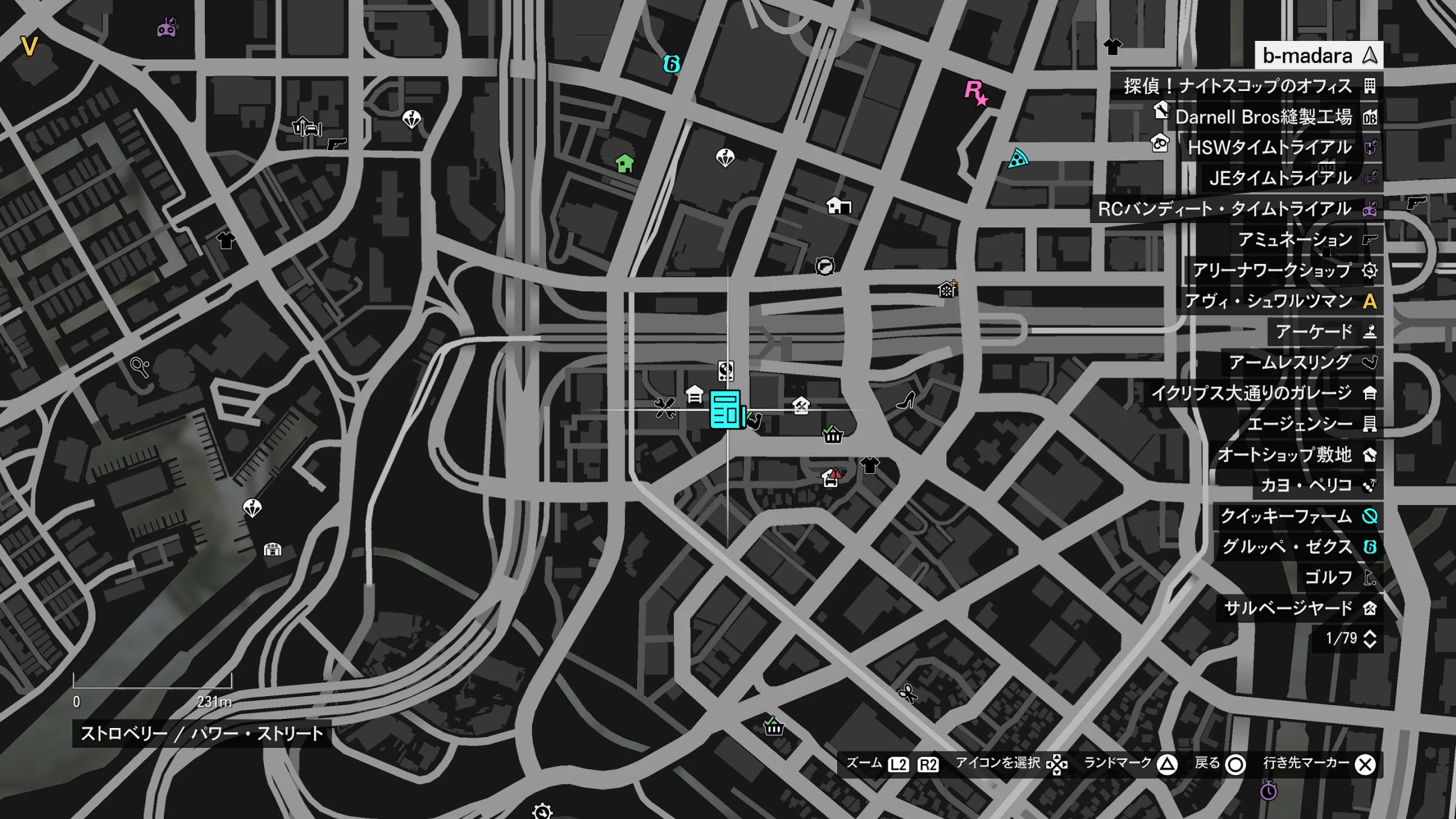Viewport: 1456px width, 819px height.
Task: Select ゴルフ legend entry
Action: (1338, 578)
